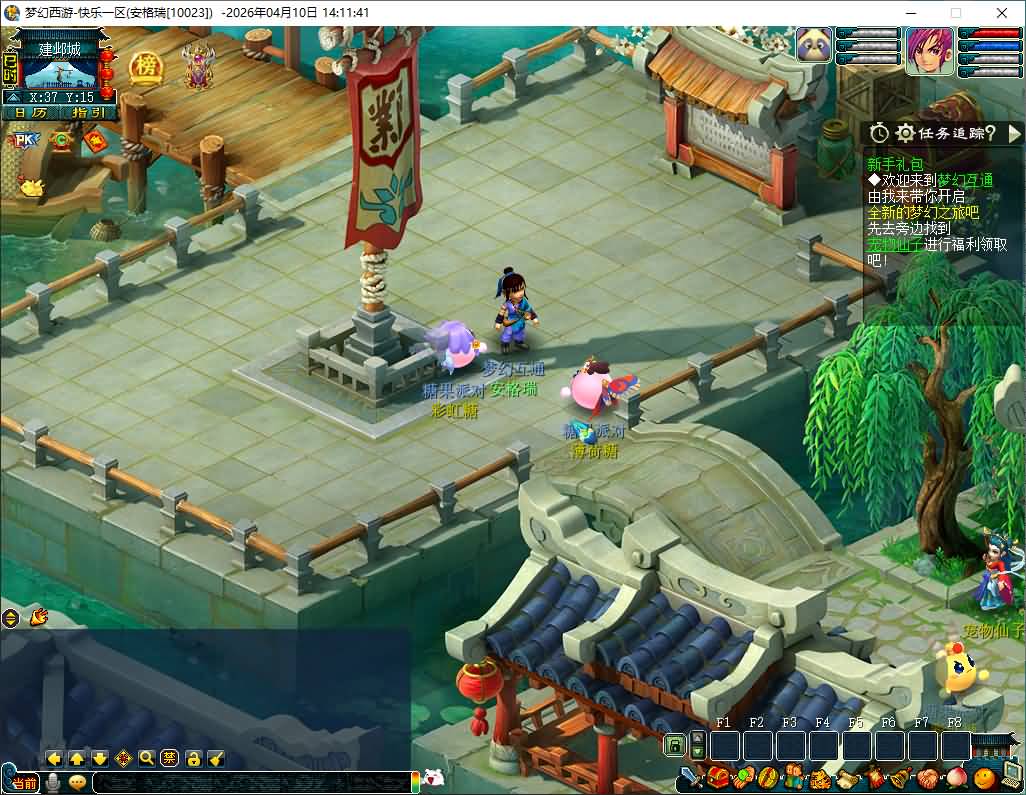
Task: Close the game window
Action: (1002, 13)
